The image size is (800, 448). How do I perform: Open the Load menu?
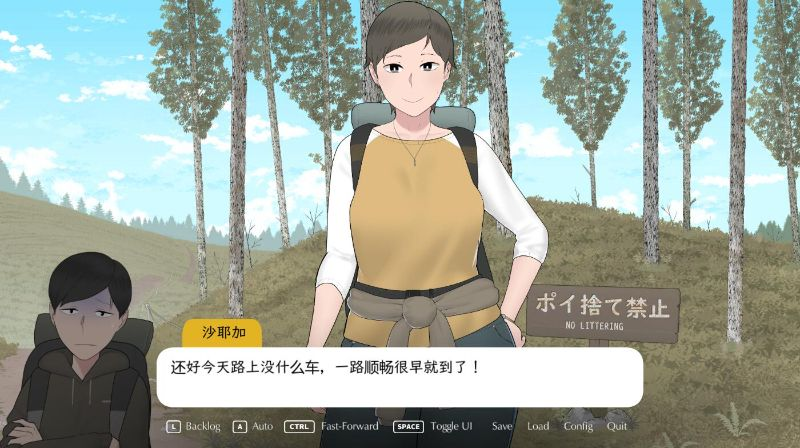pyautogui.click(x=538, y=426)
